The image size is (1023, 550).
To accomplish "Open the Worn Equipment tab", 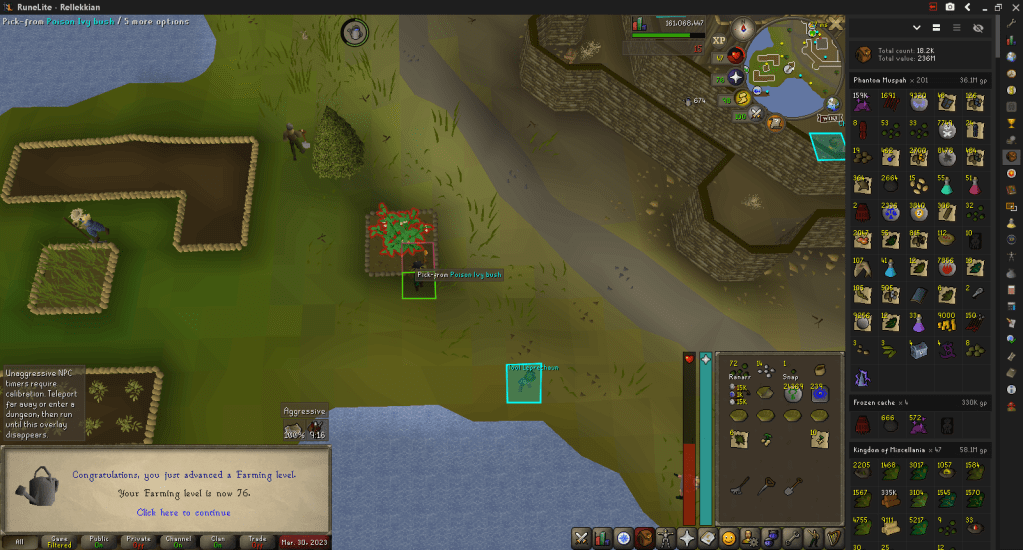I will 664,538.
